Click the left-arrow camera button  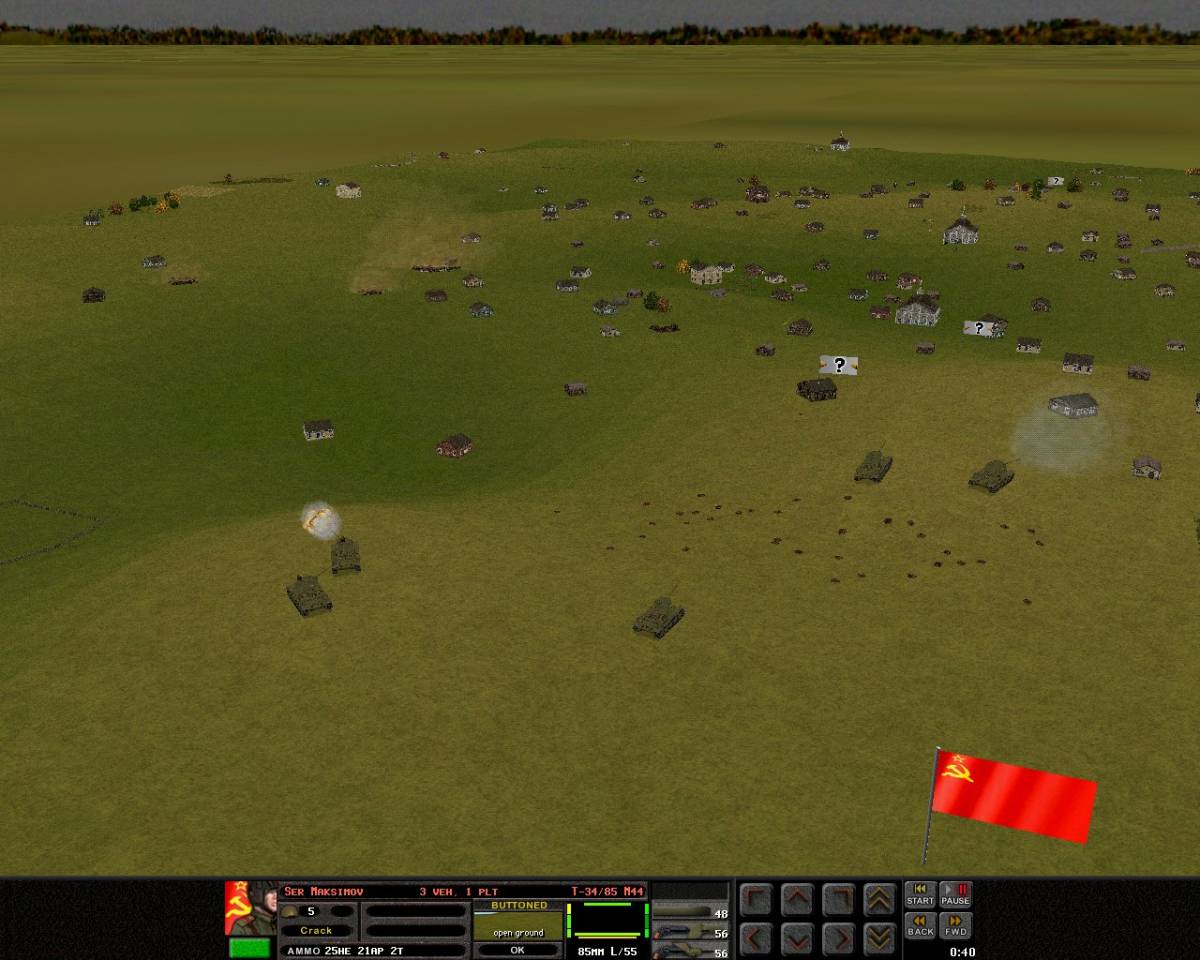click(x=756, y=938)
